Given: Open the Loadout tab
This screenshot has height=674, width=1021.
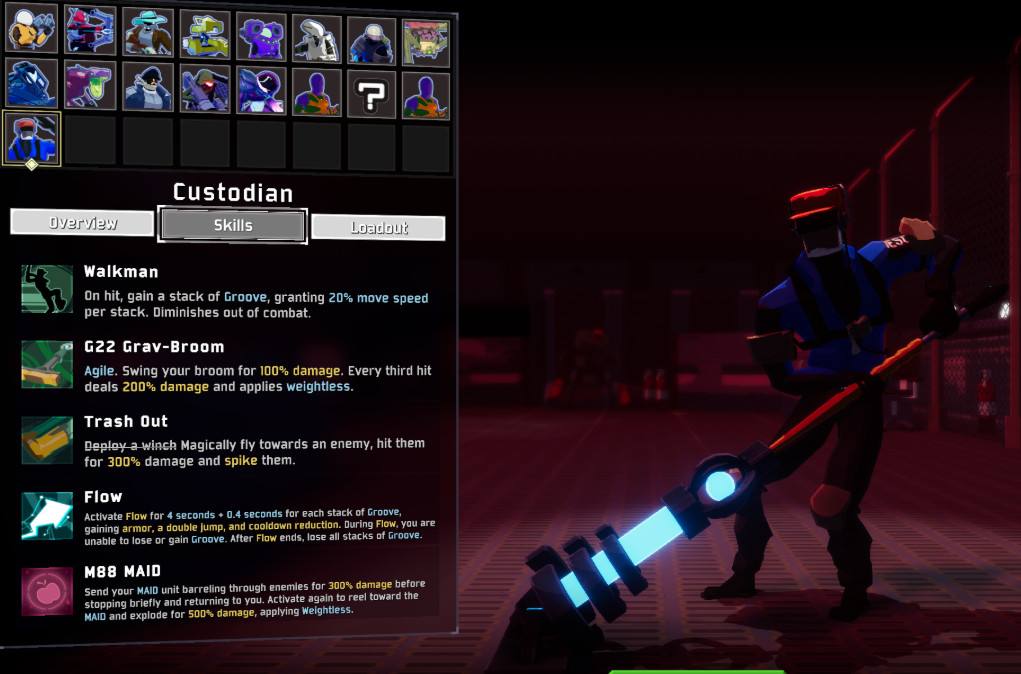Looking at the screenshot, I should pos(378,227).
